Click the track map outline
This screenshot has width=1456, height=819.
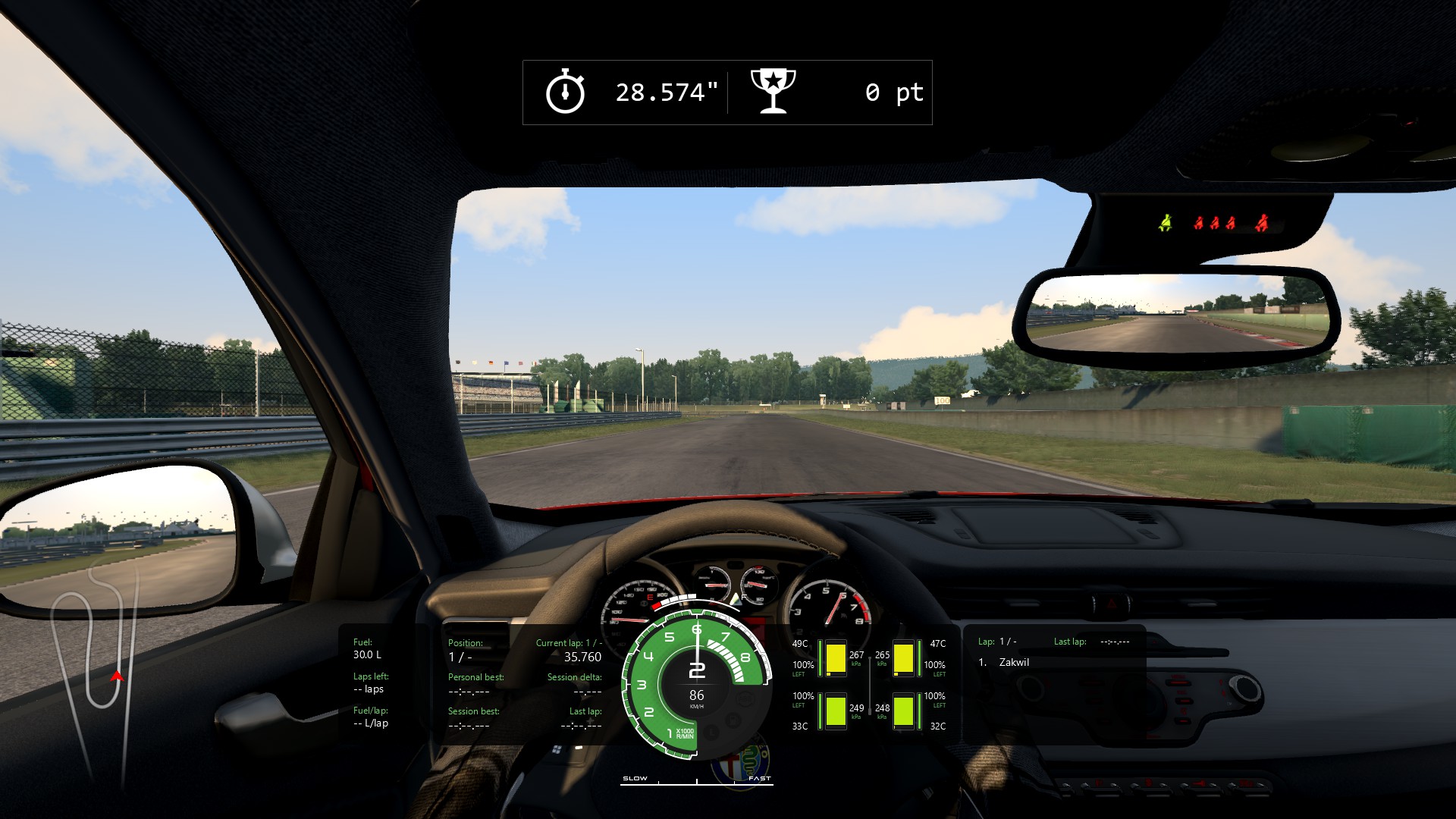[x=95, y=675]
